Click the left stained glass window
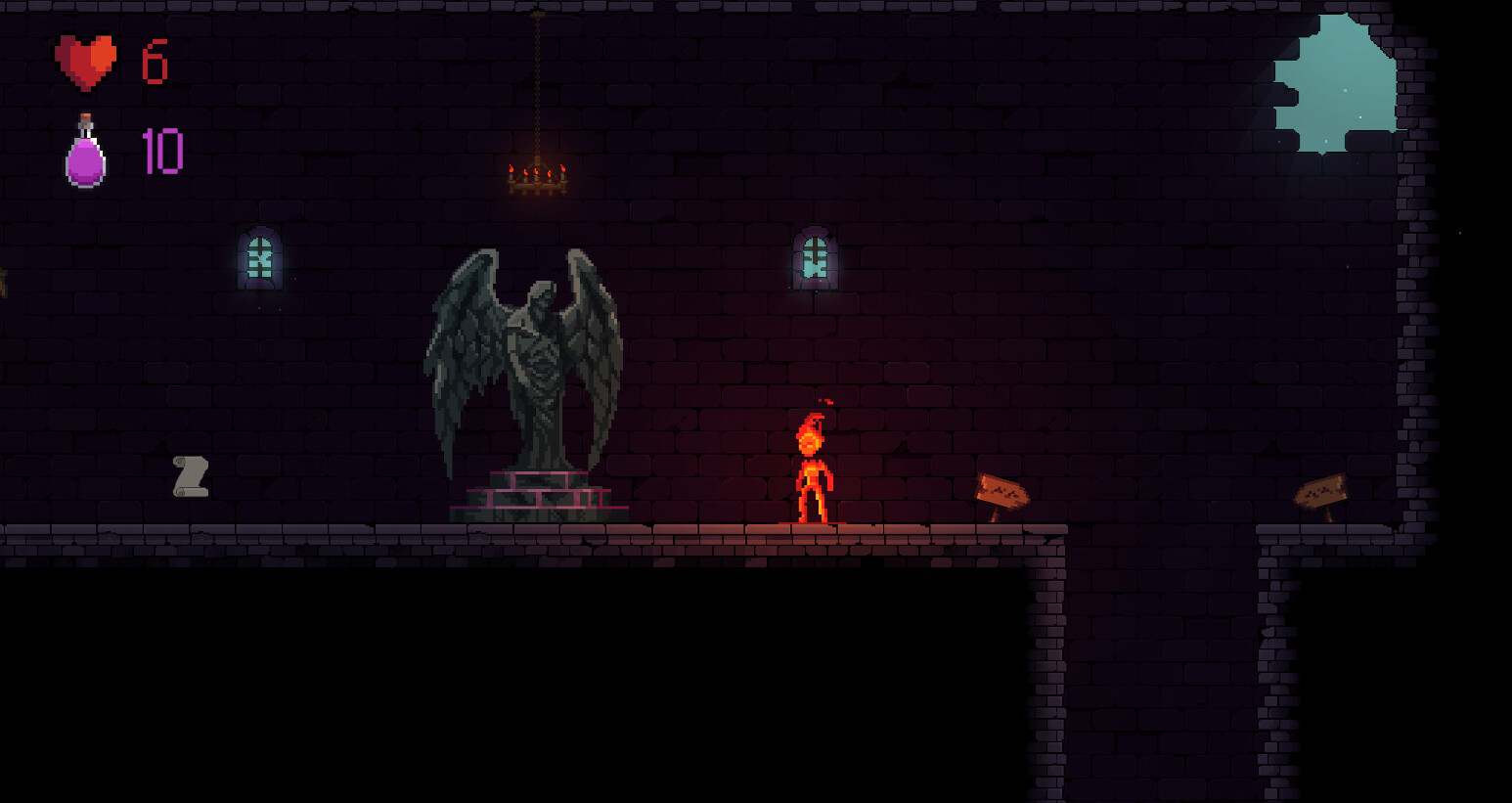Viewport: 1512px width, 803px height. [258, 257]
